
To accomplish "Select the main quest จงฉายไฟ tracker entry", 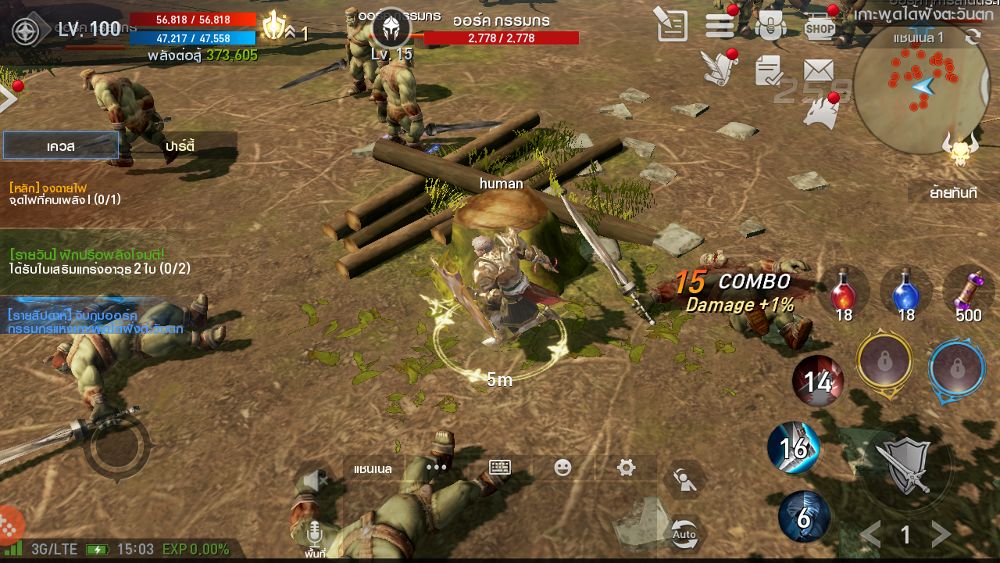I will pos(66,193).
